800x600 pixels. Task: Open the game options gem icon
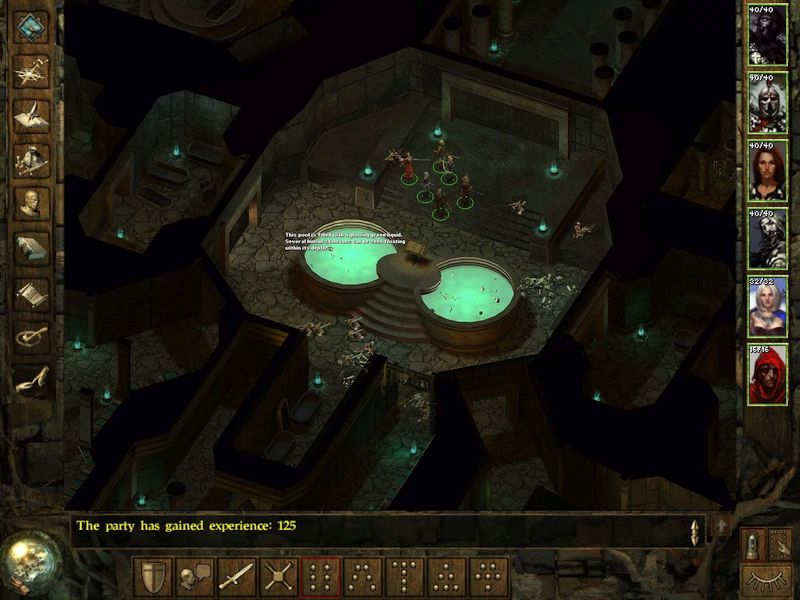point(33,27)
